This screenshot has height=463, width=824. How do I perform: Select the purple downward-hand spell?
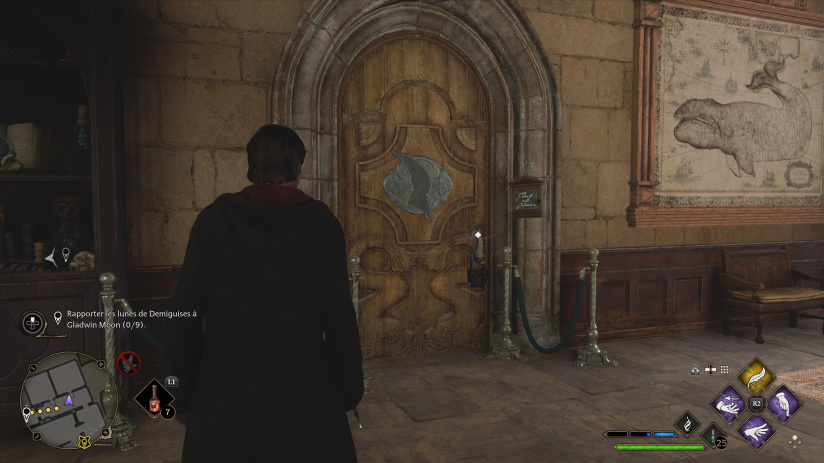[x=784, y=404]
